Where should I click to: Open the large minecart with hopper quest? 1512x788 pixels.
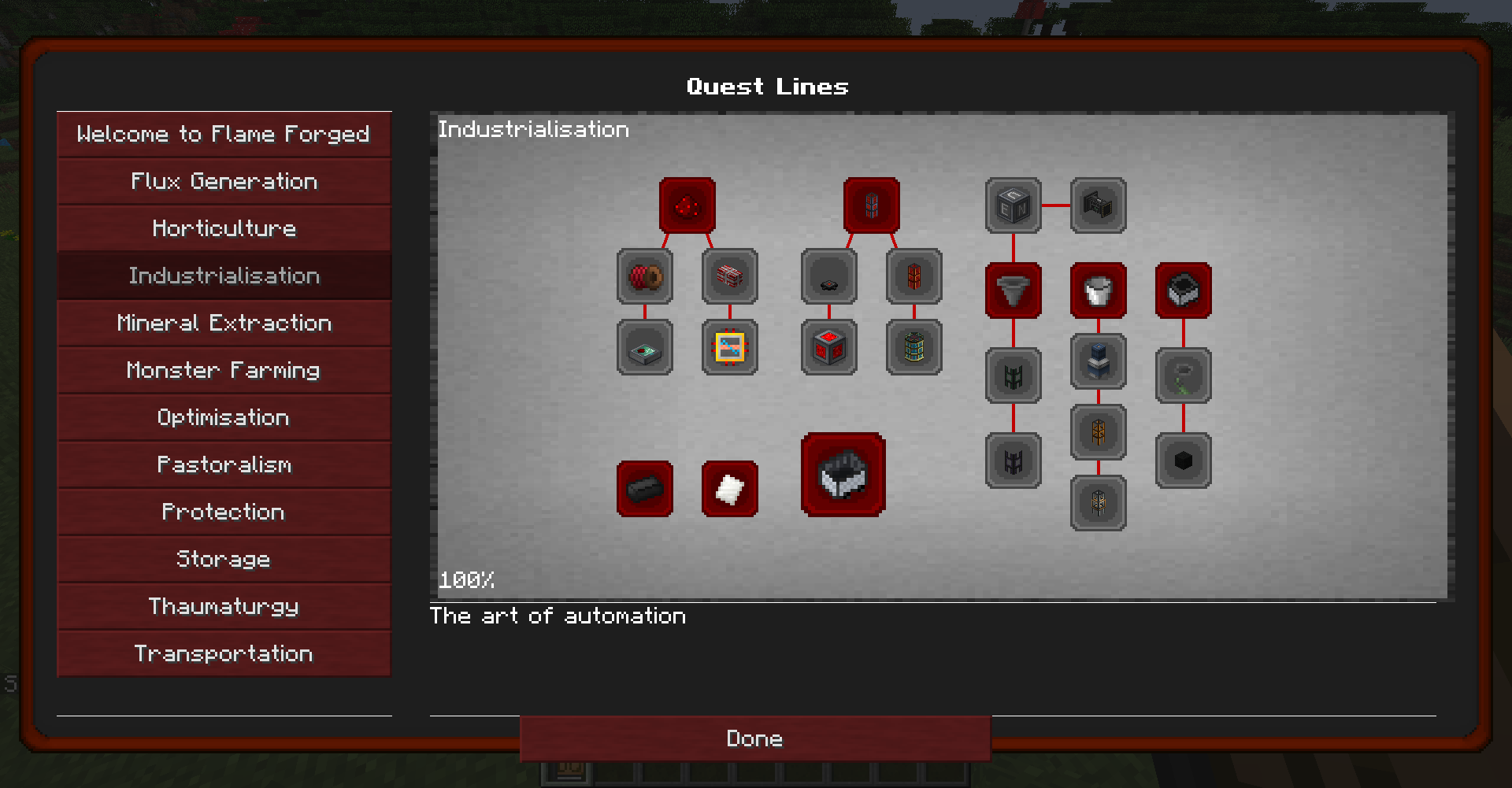click(842, 475)
